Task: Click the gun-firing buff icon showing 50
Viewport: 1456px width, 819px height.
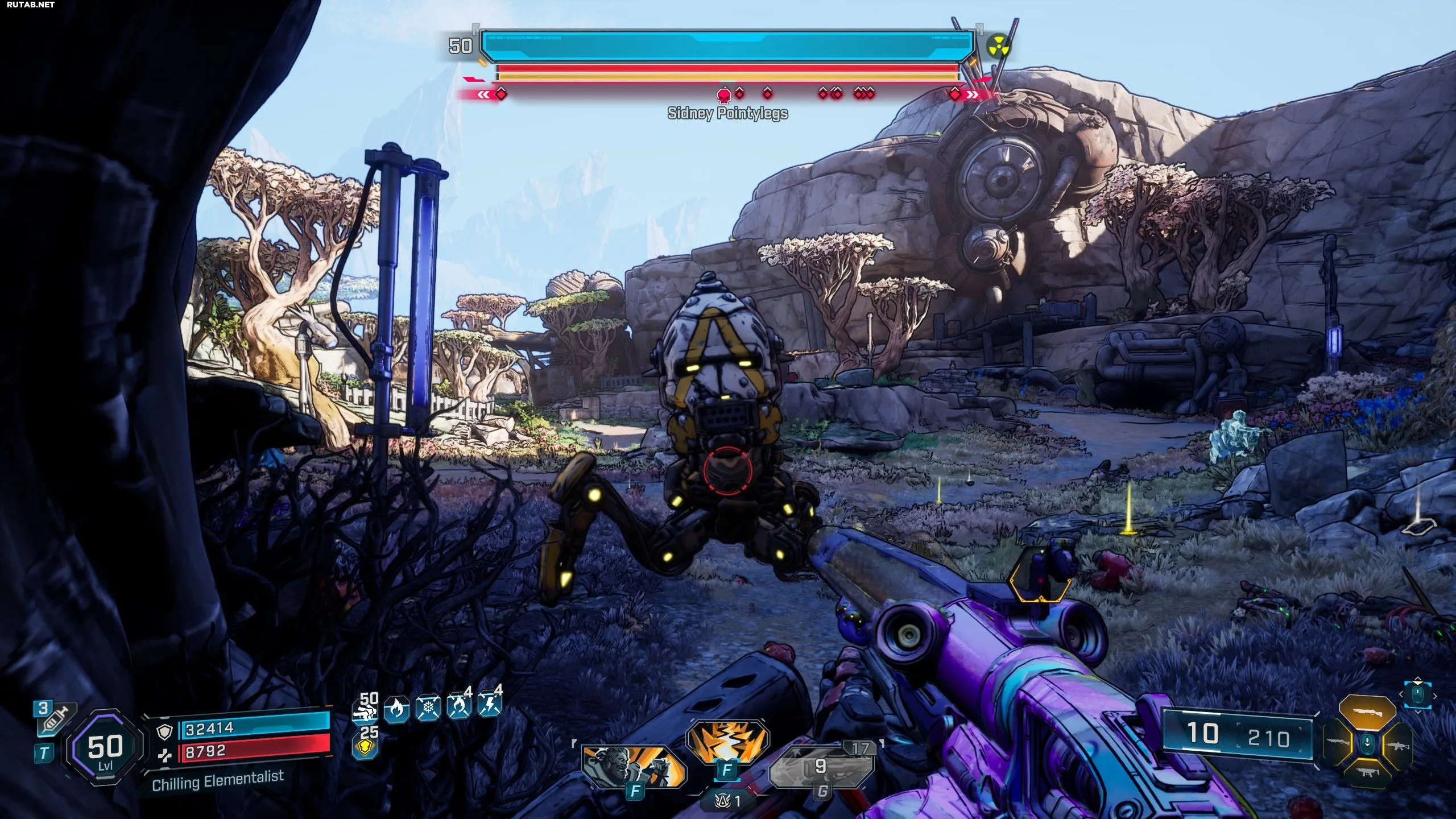Action: (365, 708)
